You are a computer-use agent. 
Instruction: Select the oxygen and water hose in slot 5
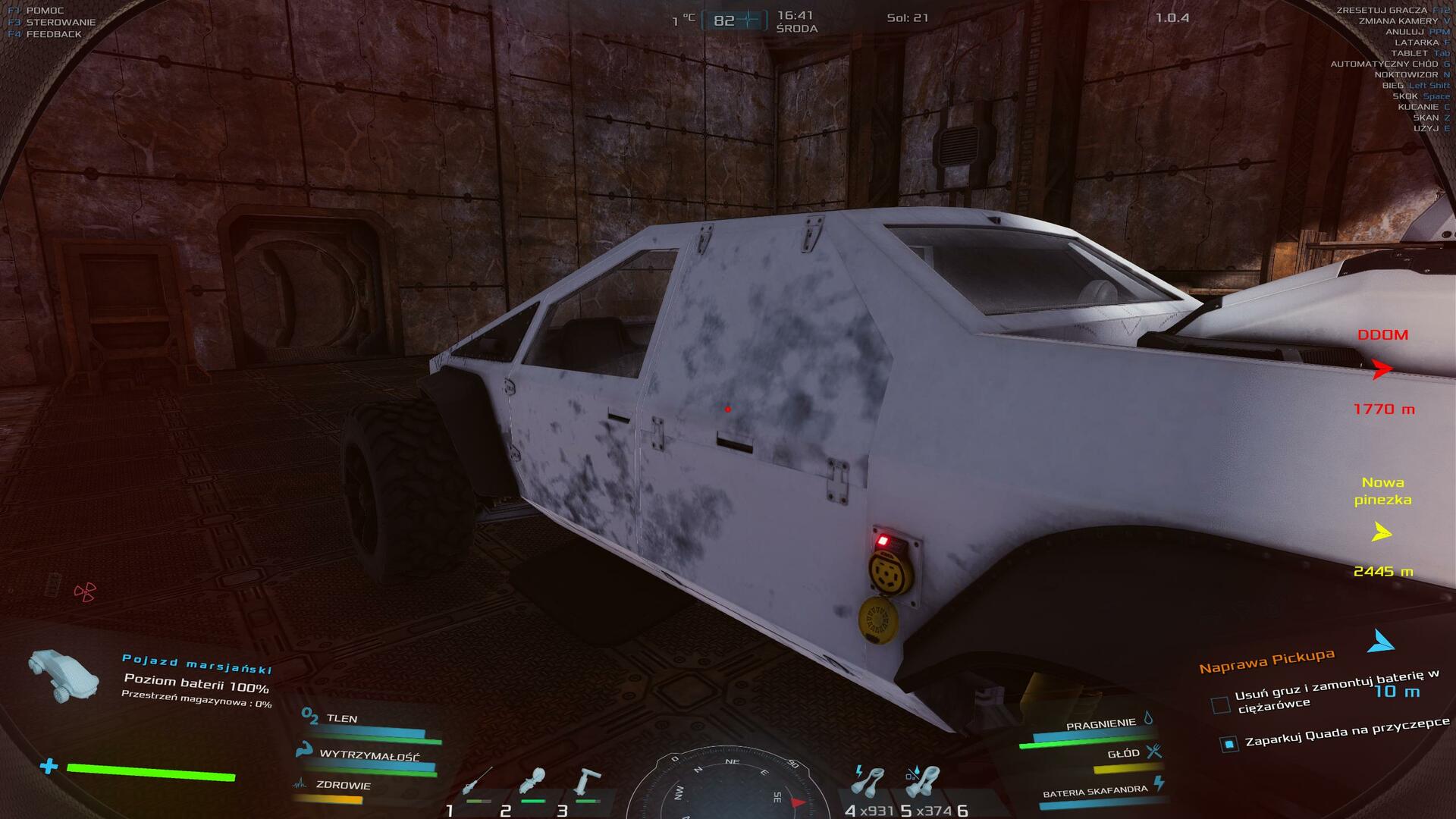tap(924, 781)
